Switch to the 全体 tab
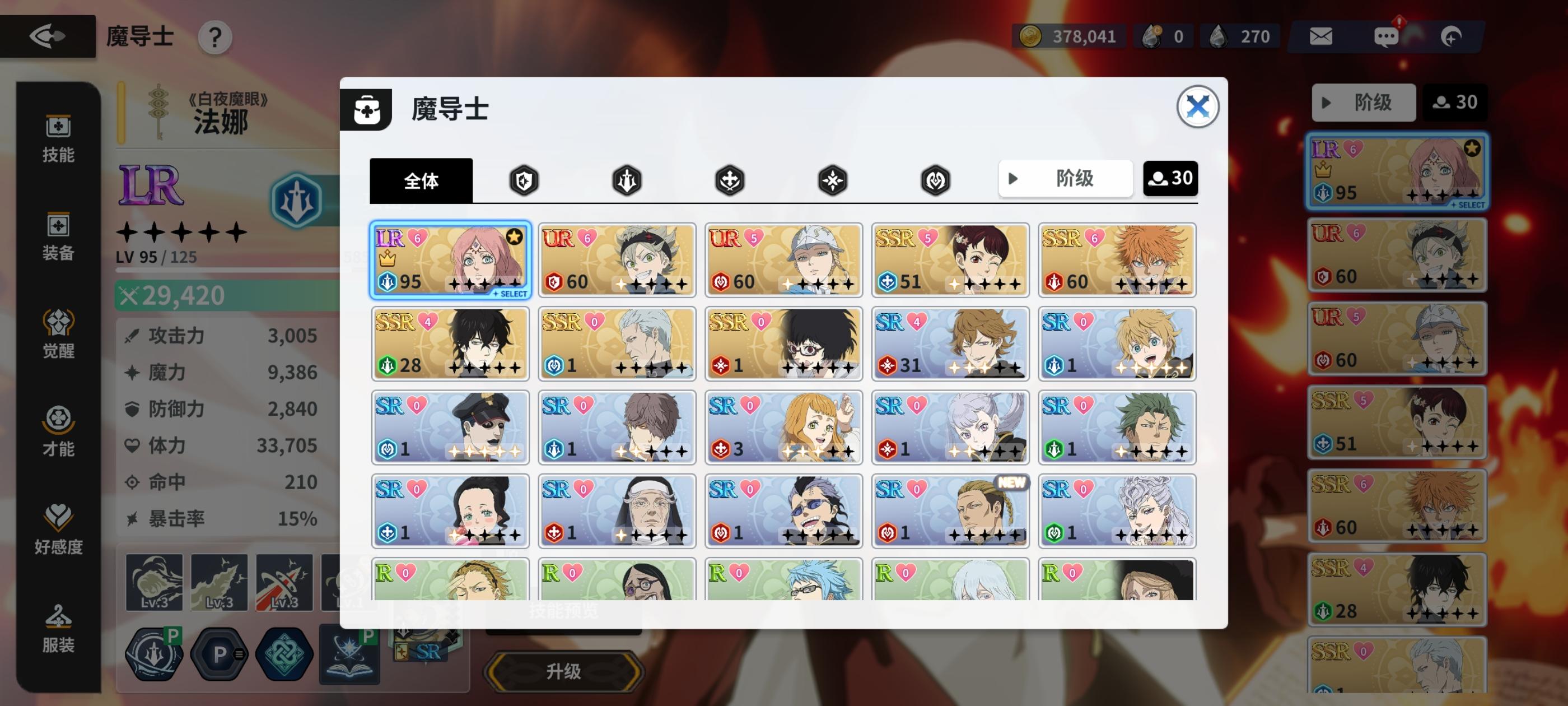This screenshot has height=706, width=1568. (421, 180)
